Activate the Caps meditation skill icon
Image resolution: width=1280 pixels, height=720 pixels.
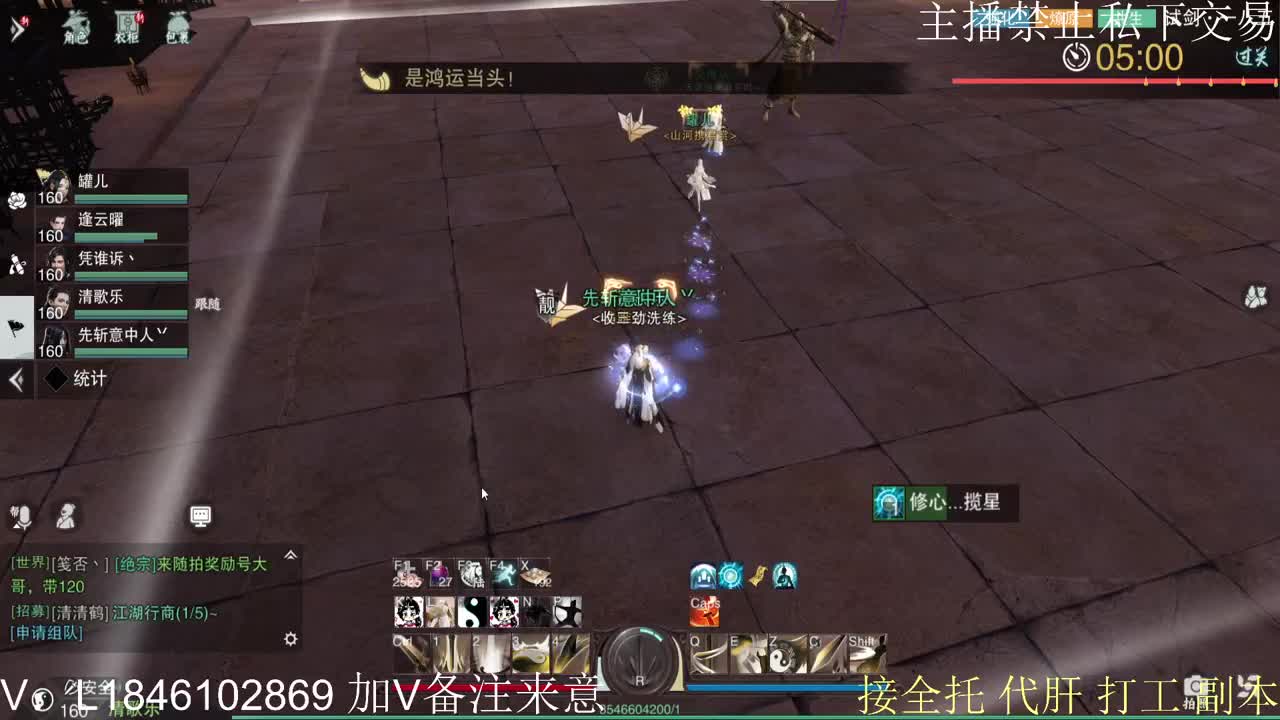[x=703, y=613]
